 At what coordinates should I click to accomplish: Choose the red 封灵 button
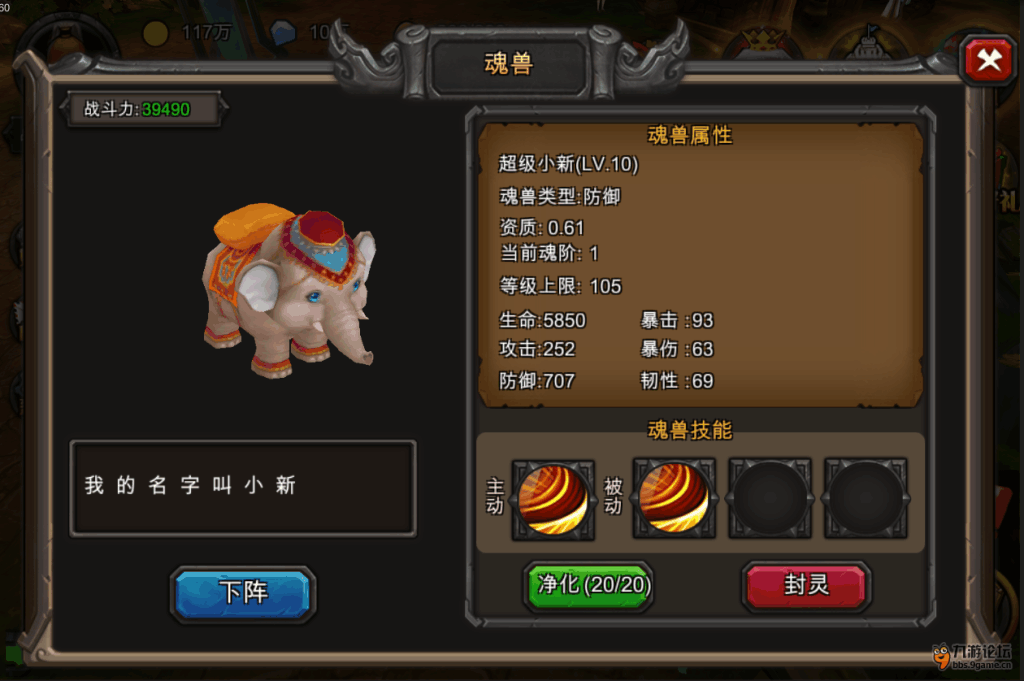806,585
